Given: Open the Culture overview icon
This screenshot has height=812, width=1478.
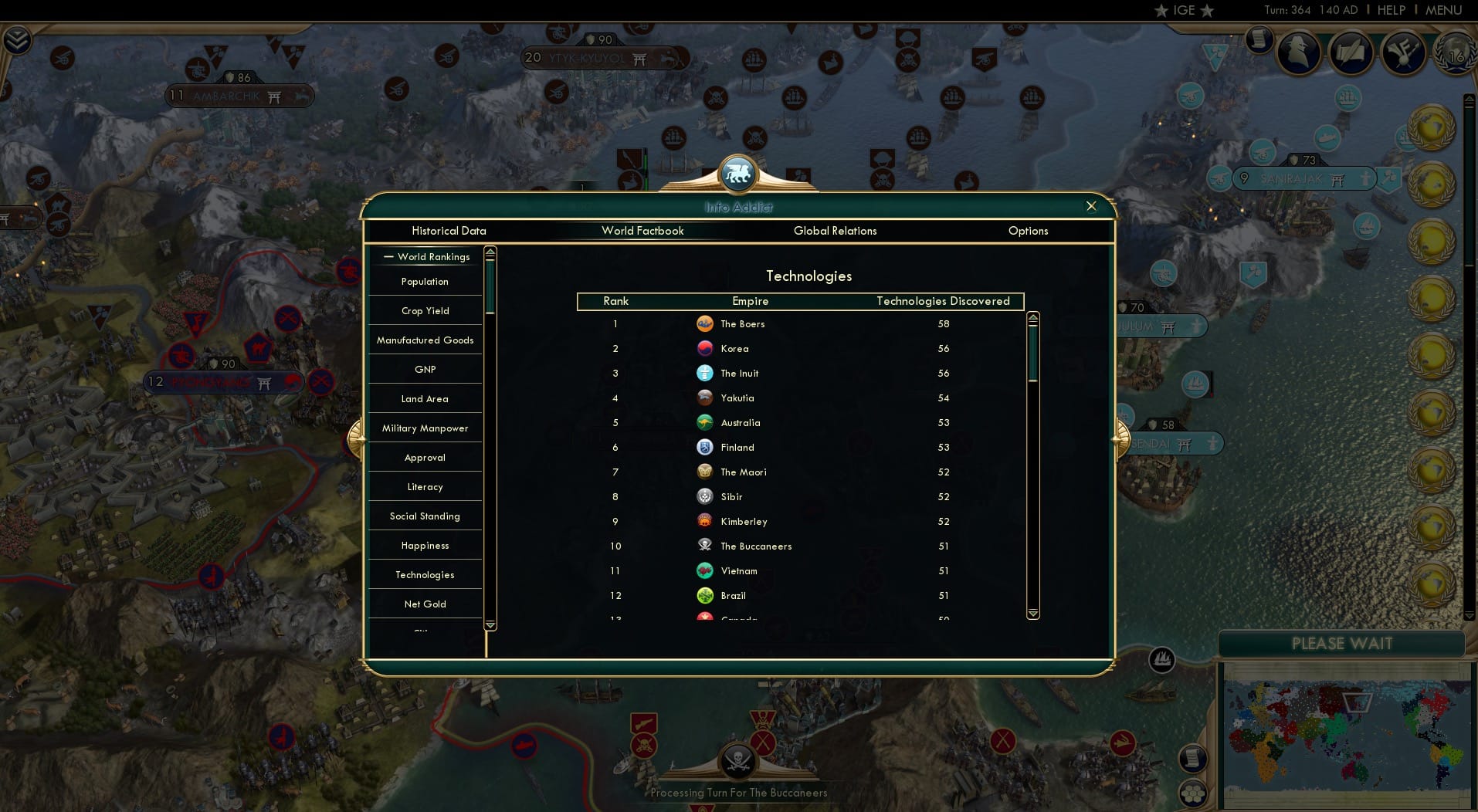Looking at the screenshot, I should pyautogui.click(x=1404, y=52).
